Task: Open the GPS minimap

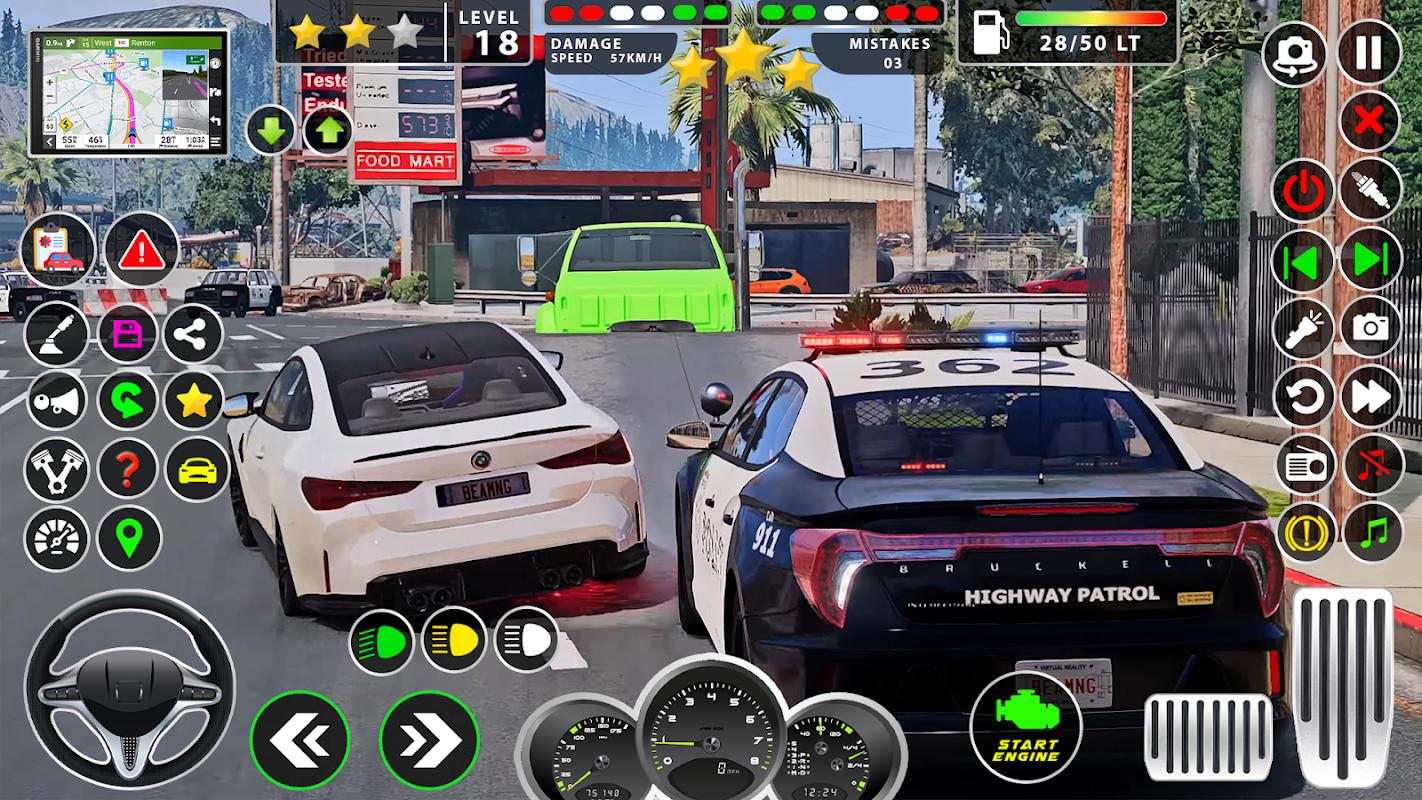Action: pyautogui.click(x=129, y=92)
